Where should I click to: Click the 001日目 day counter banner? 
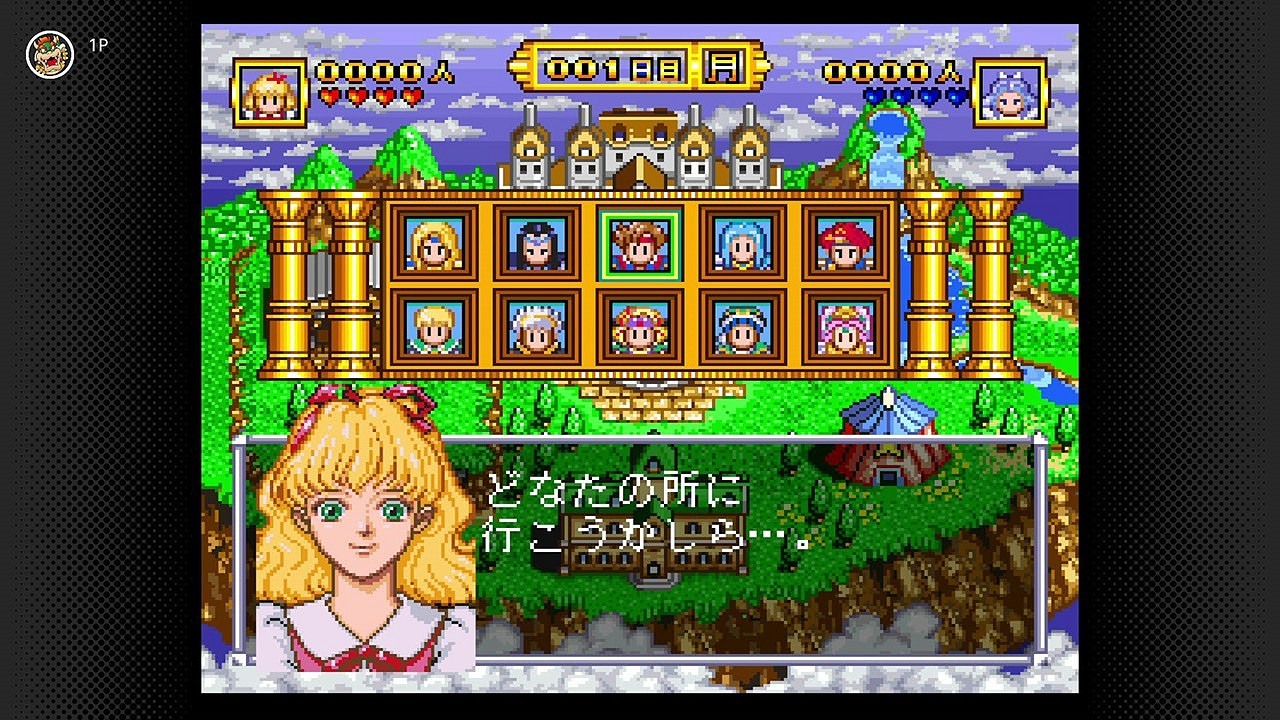[x=615, y=65]
